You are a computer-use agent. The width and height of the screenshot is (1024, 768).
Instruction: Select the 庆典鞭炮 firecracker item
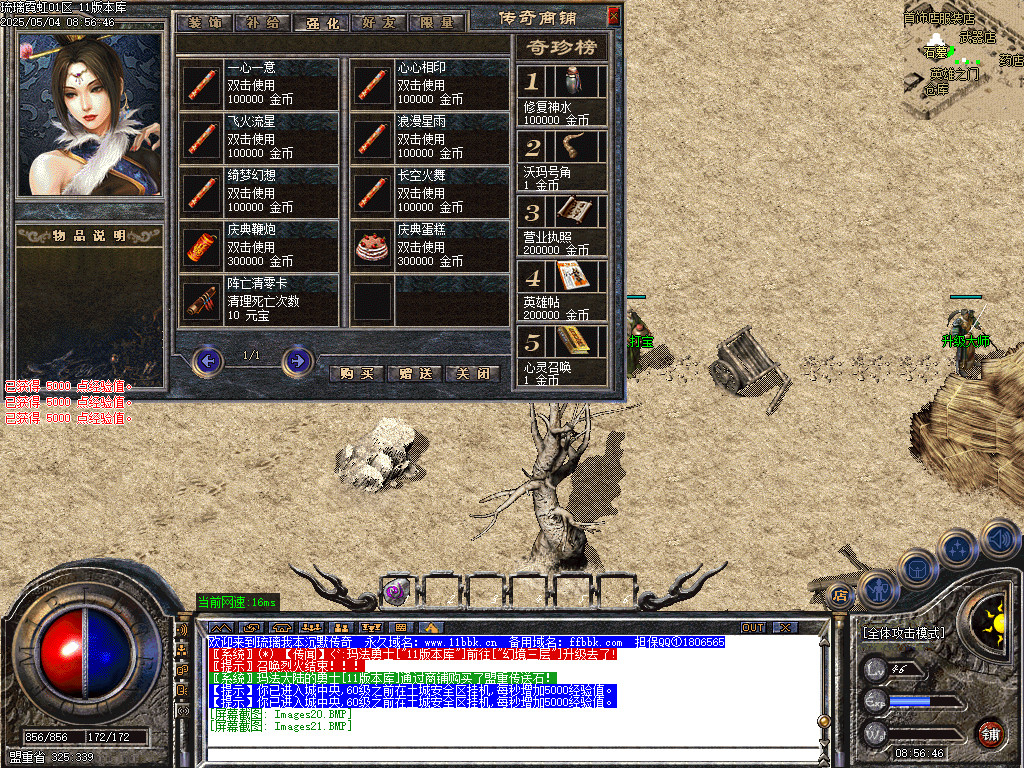tap(259, 247)
